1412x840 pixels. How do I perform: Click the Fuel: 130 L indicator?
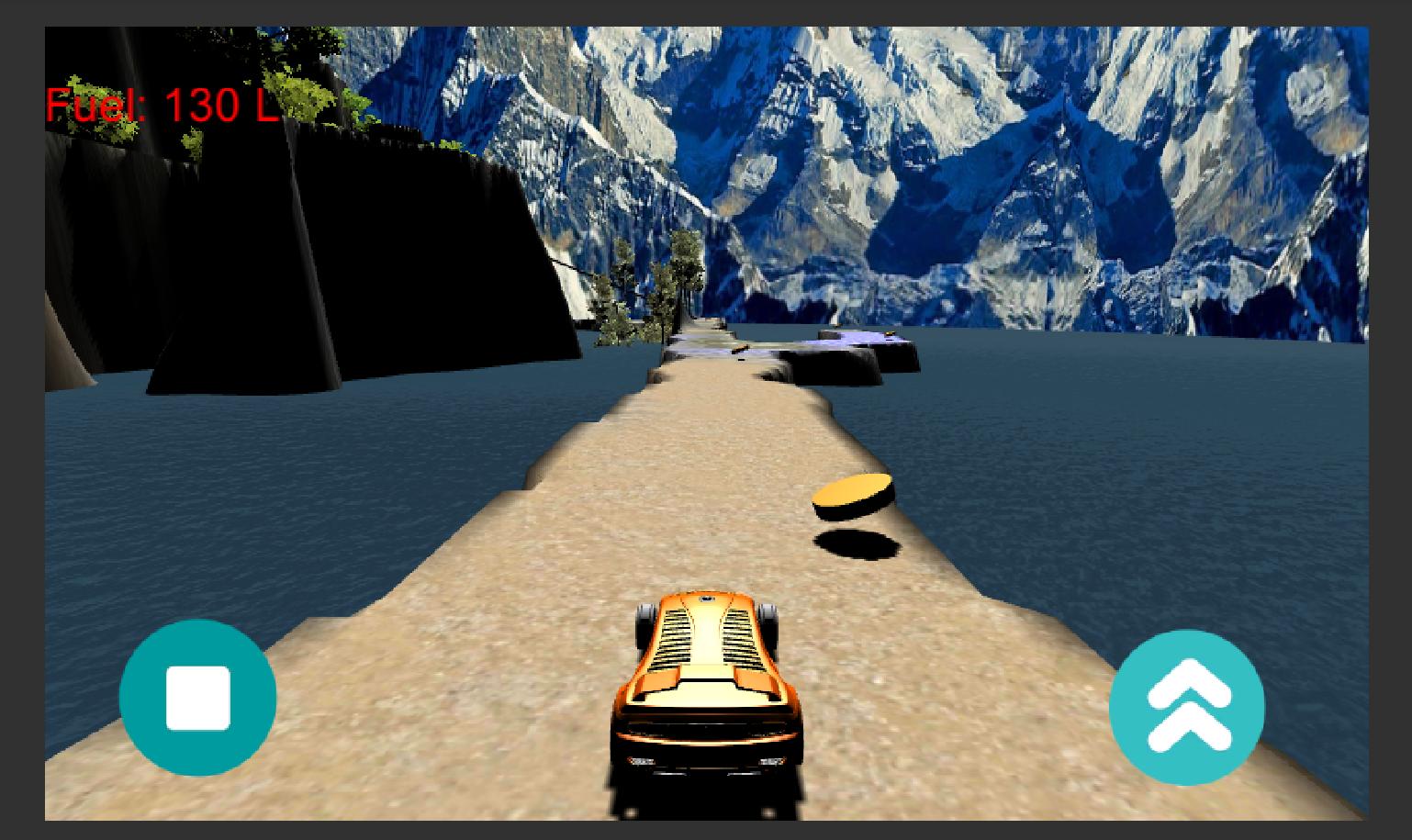161,103
